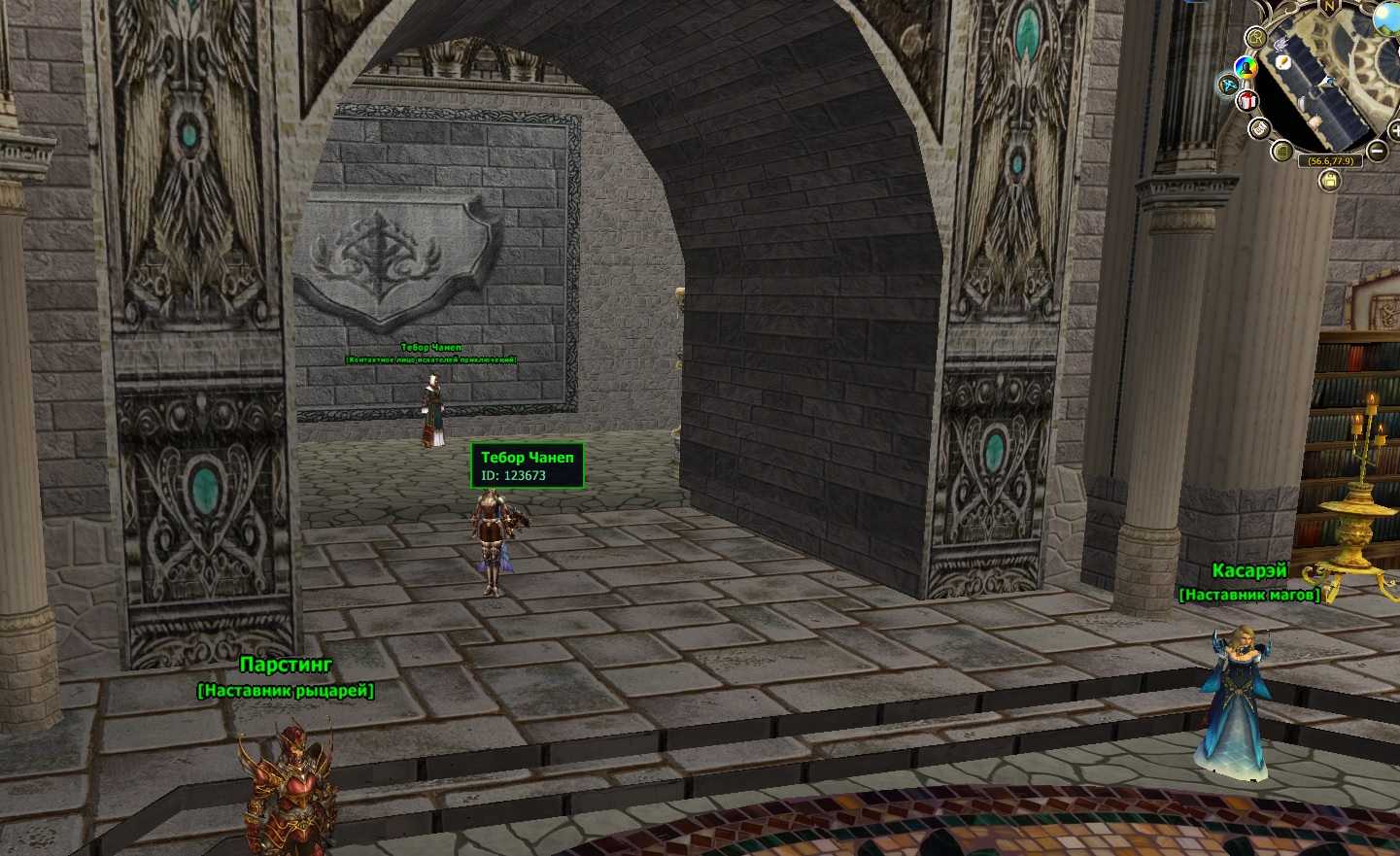Click the parchment scroll marker on minimap
Image resolution: width=1400 pixels, height=856 pixels.
[1315, 121]
